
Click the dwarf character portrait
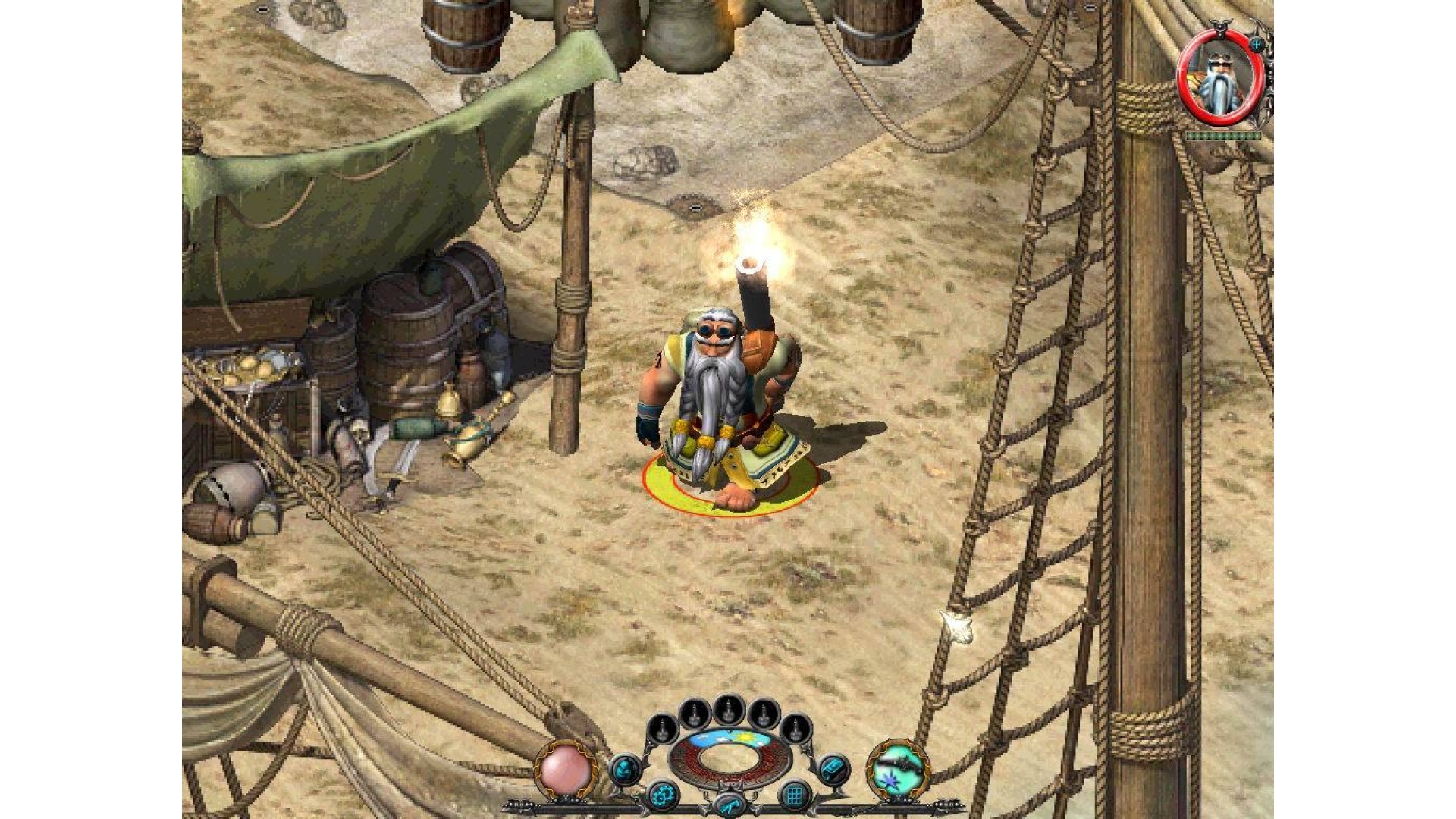[x=1219, y=78]
